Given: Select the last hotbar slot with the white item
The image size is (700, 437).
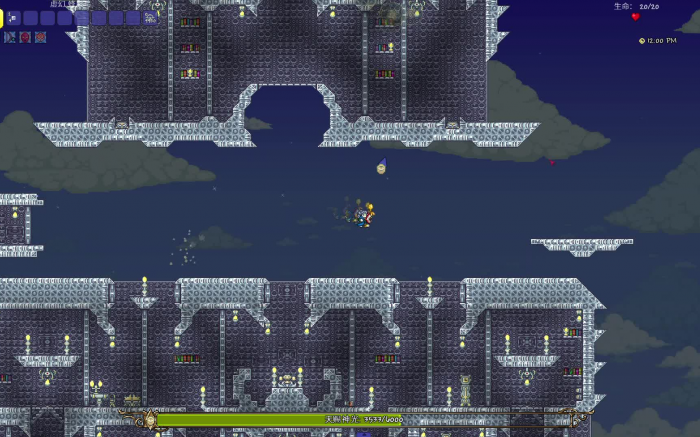Looking at the screenshot, I should (x=153, y=18).
